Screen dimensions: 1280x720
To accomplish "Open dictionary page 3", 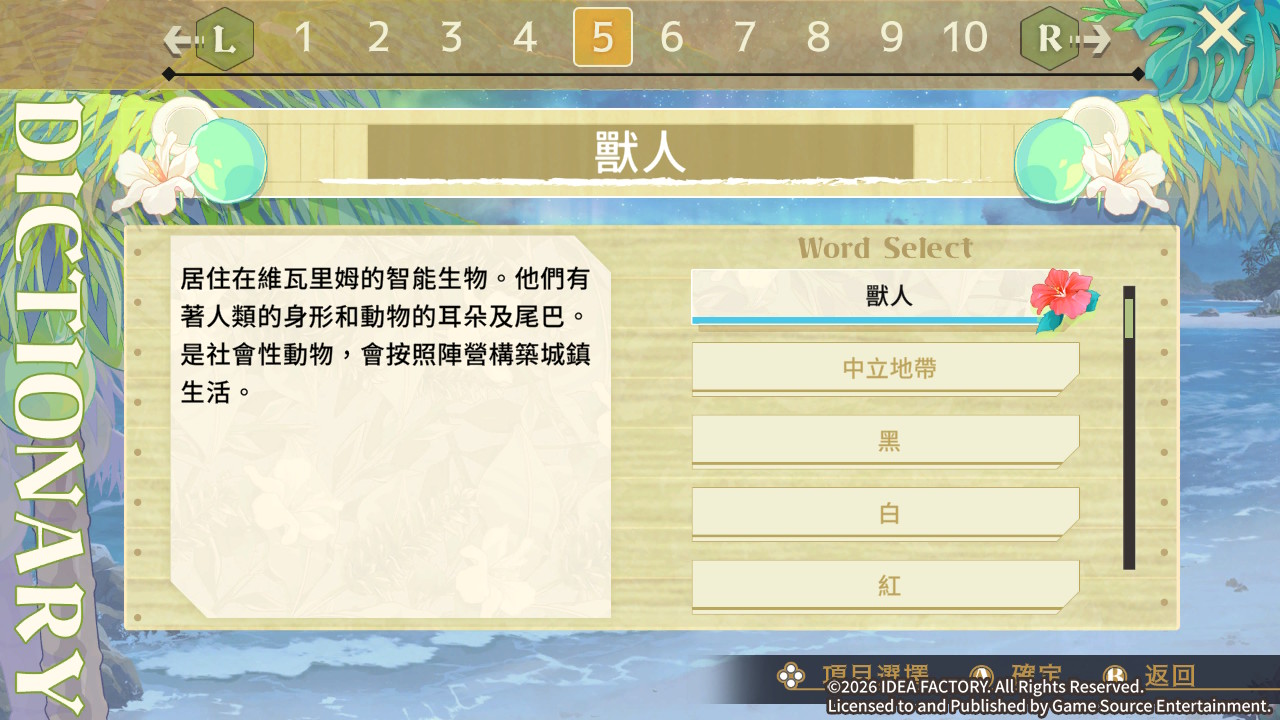I will (x=451, y=38).
